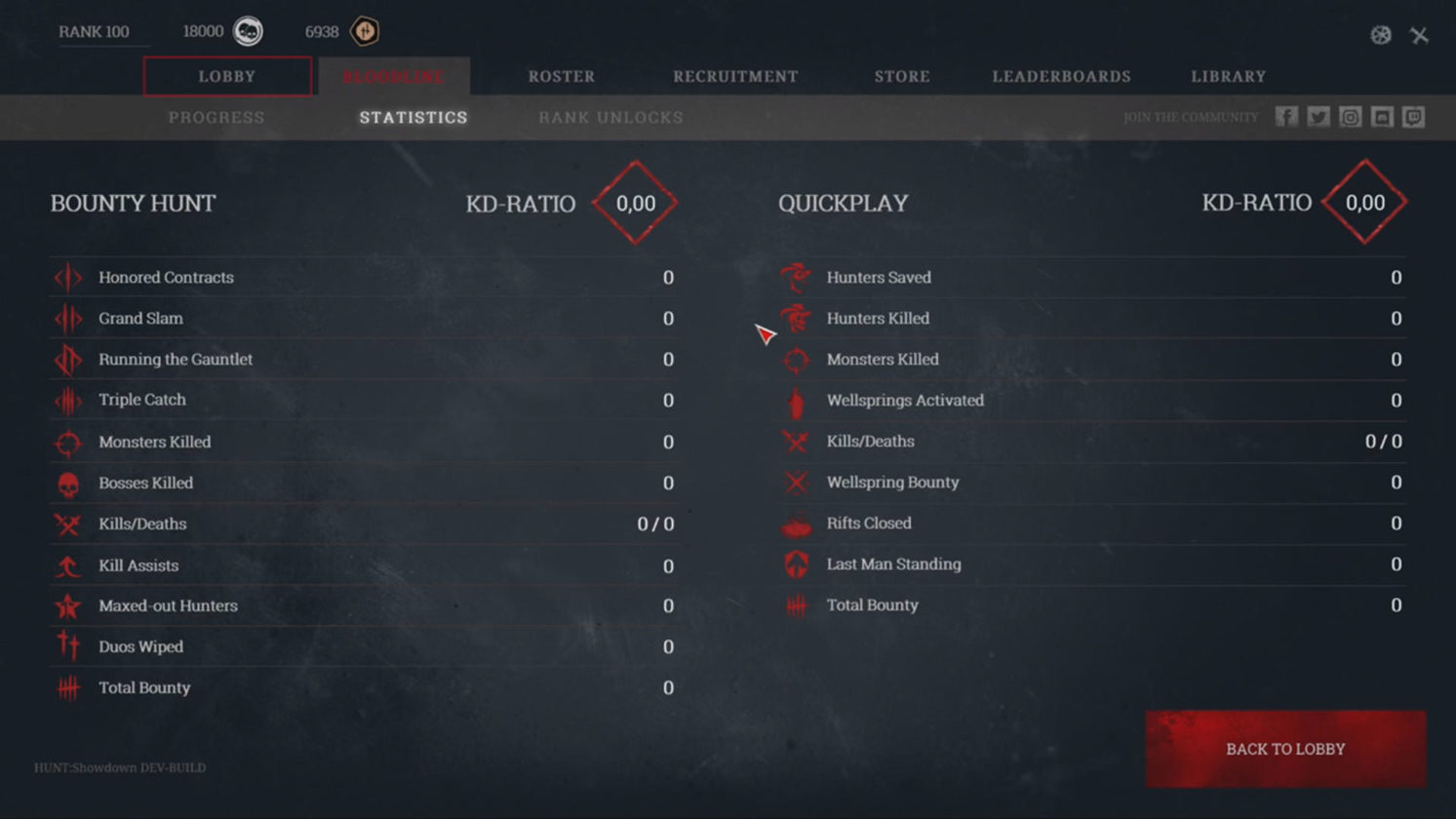Click the gold currency icon beside 6938
The width and height of the screenshot is (1456, 819).
click(x=363, y=30)
